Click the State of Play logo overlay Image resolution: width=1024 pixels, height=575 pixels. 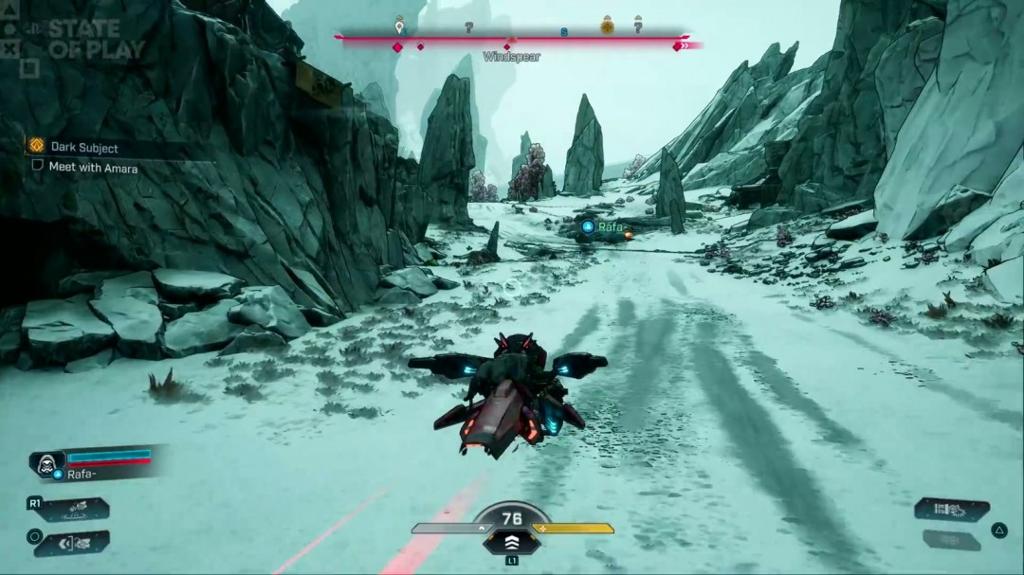(x=96, y=39)
